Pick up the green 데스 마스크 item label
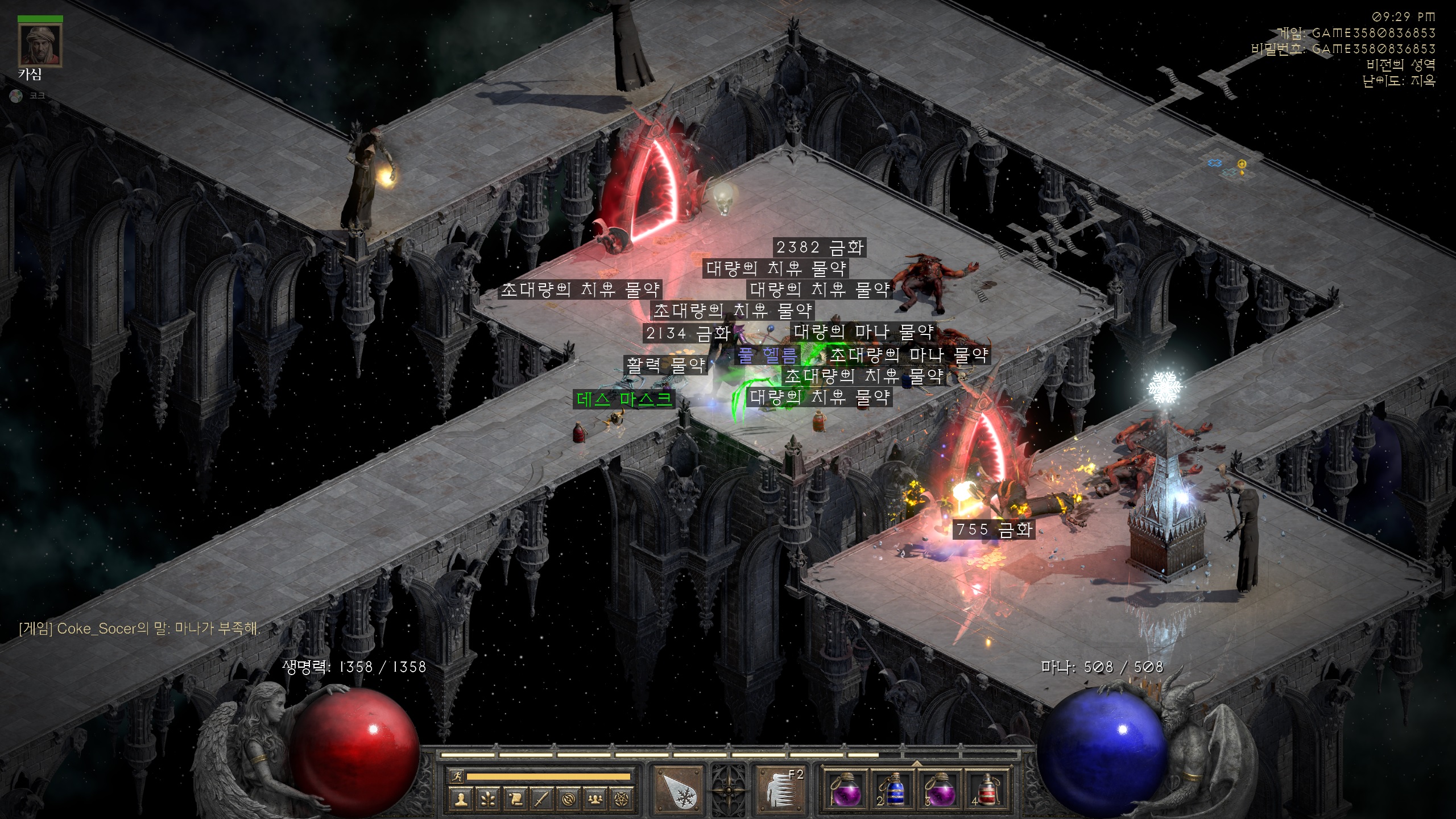Screen dimensions: 1456x819 pyautogui.click(x=624, y=399)
